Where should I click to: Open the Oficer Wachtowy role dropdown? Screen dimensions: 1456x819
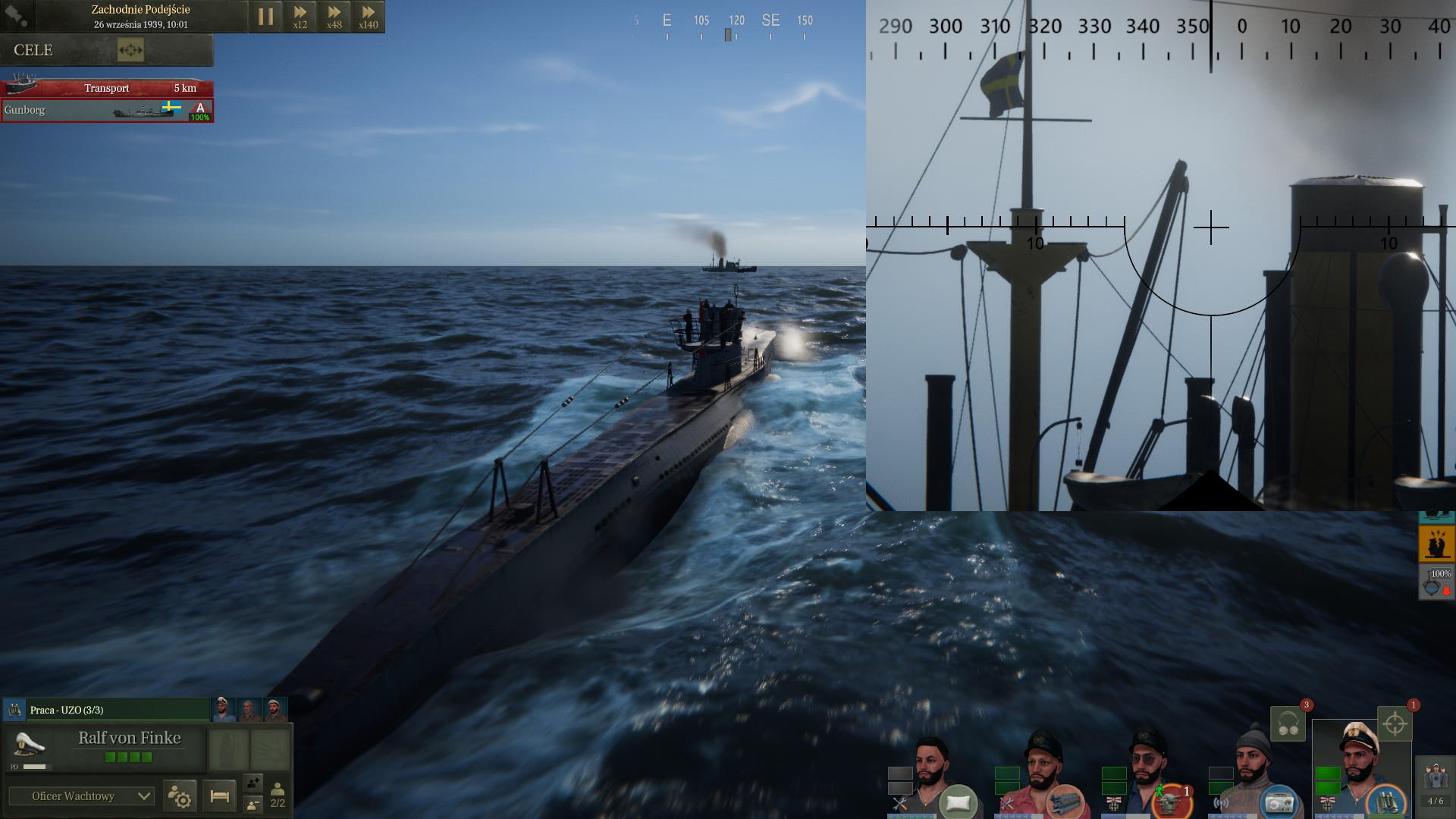point(81,796)
